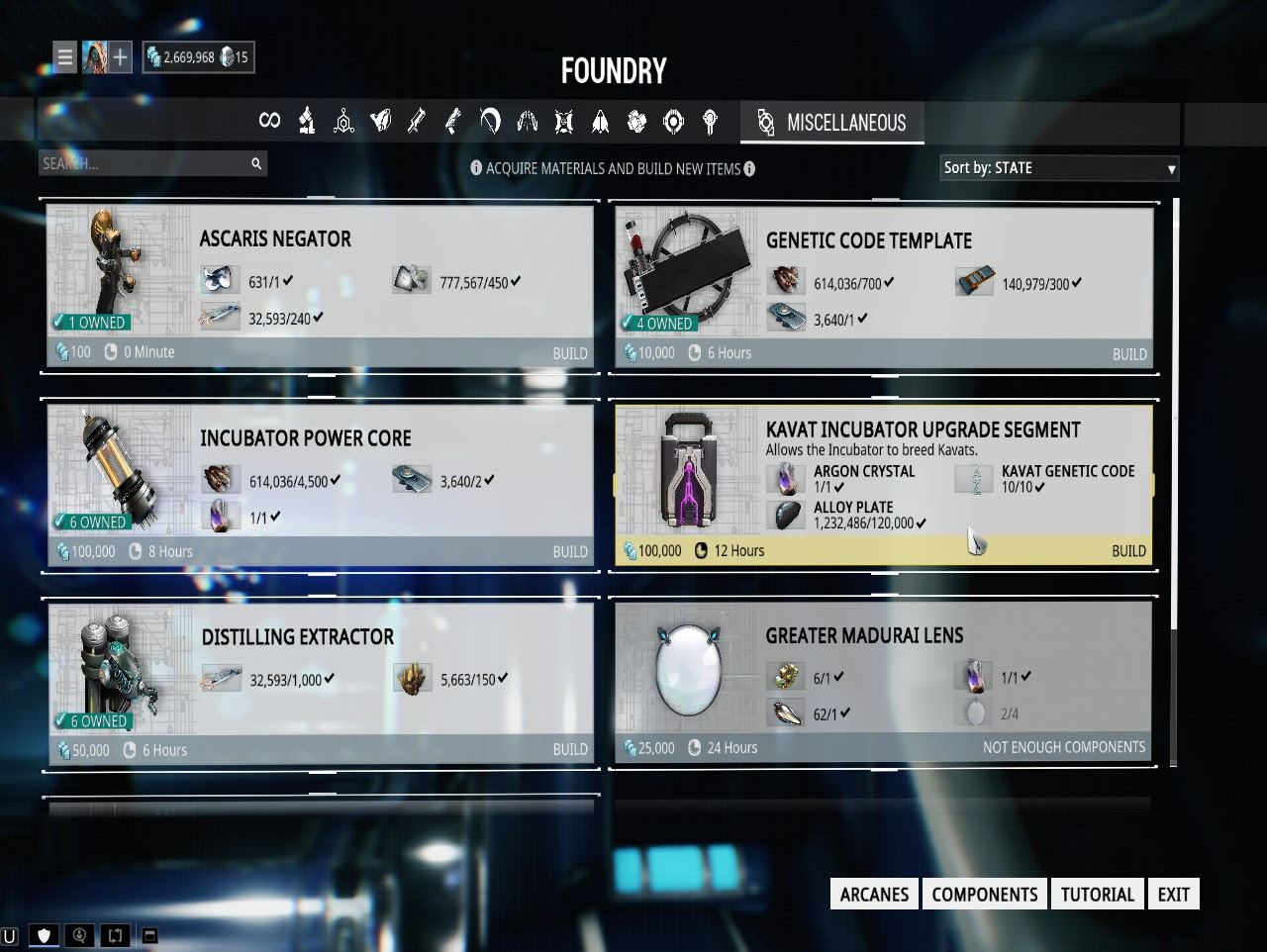Image resolution: width=1267 pixels, height=952 pixels.
Task: Exit the Foundry
Action: [x=1173, y=895]
